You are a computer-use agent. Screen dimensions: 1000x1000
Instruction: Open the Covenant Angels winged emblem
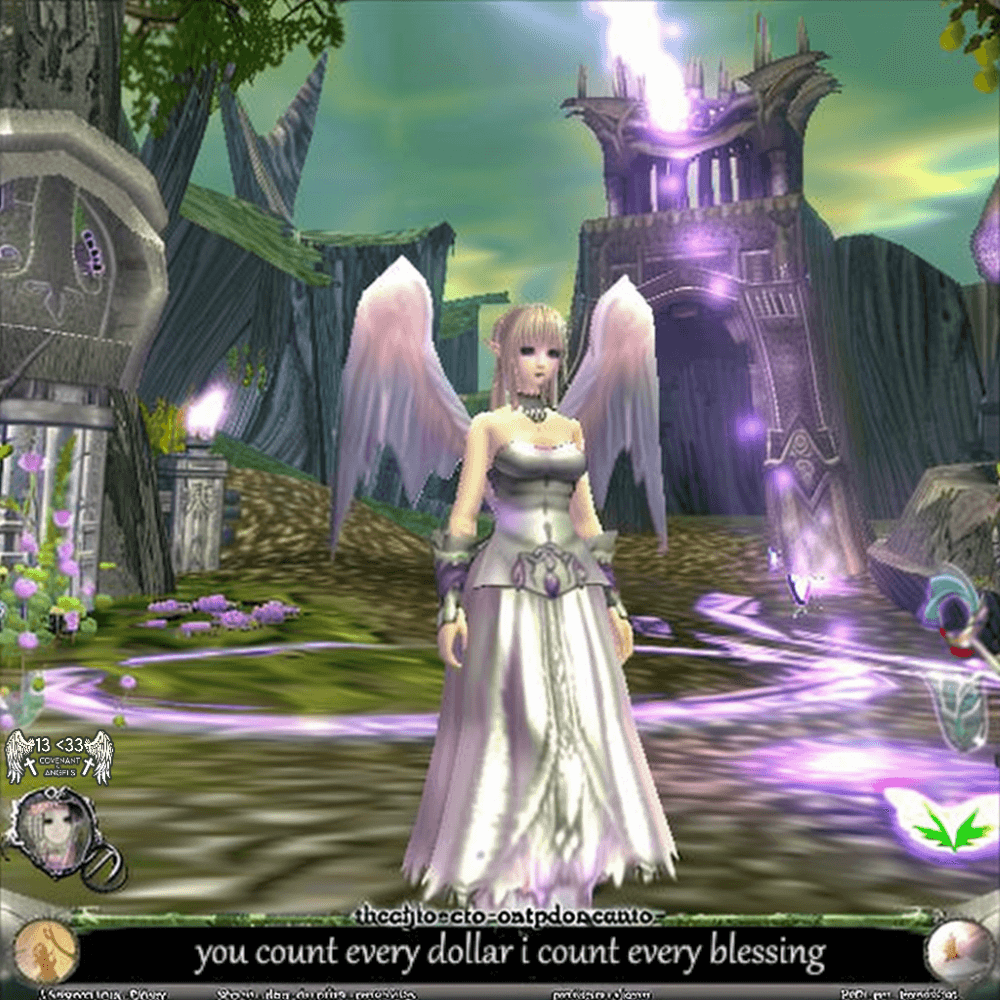59,757
